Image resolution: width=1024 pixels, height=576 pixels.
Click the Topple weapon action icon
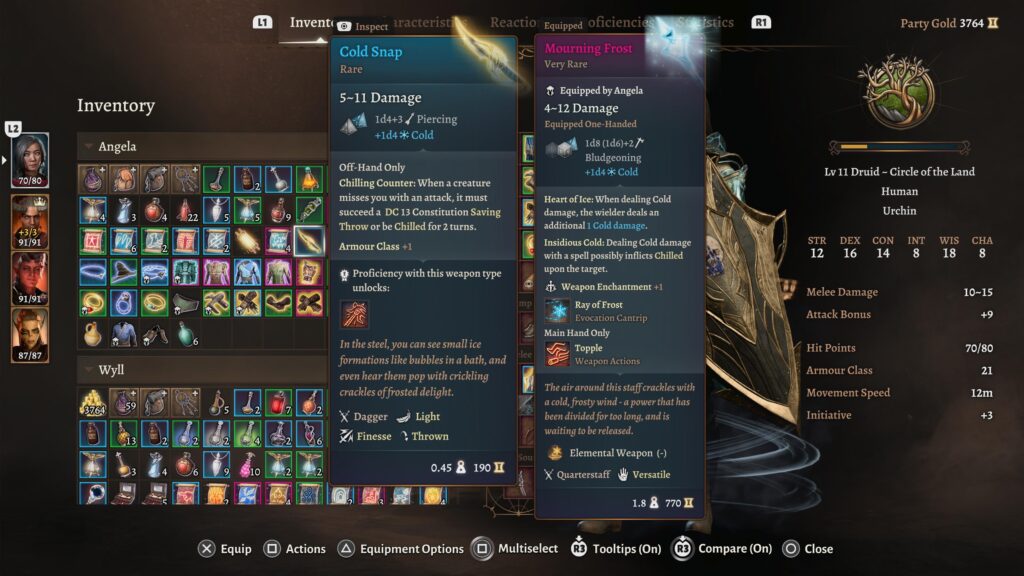pyautogui.click(x=558, y=354)
